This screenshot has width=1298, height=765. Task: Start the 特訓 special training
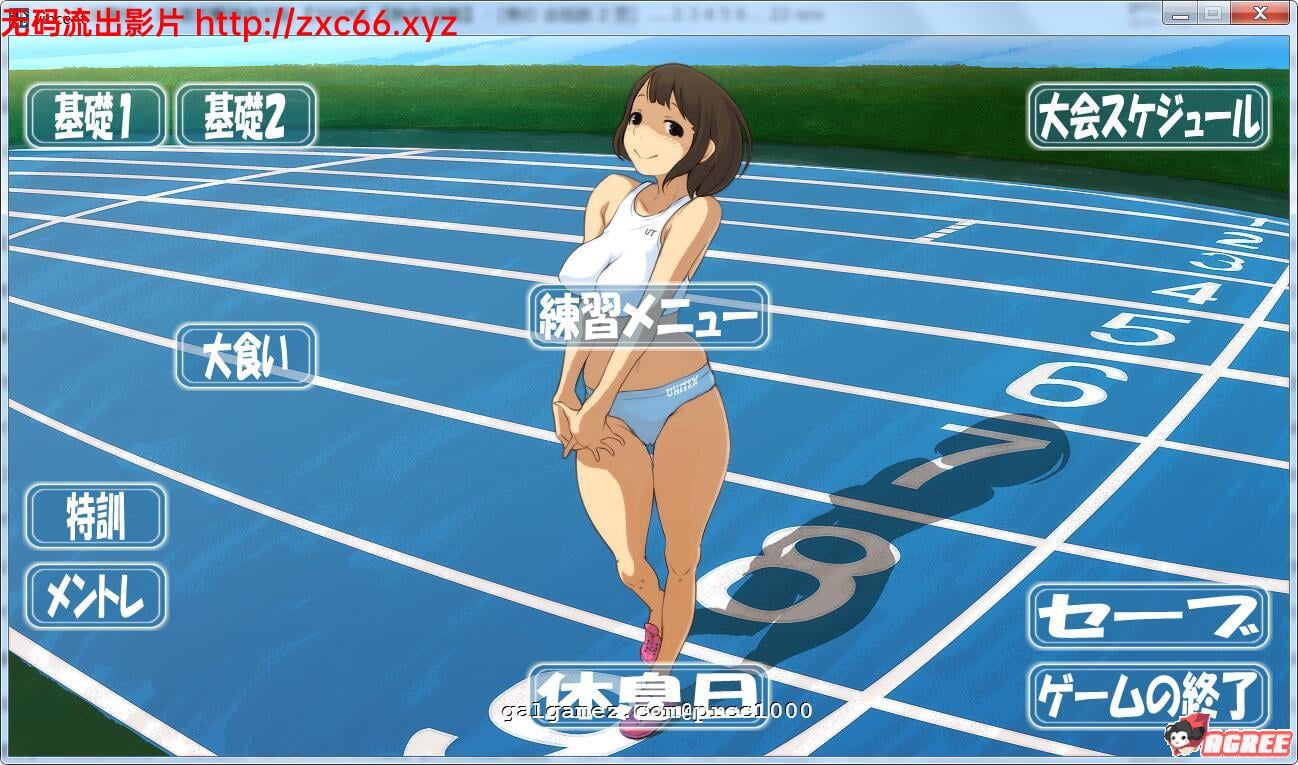(95, 516)
